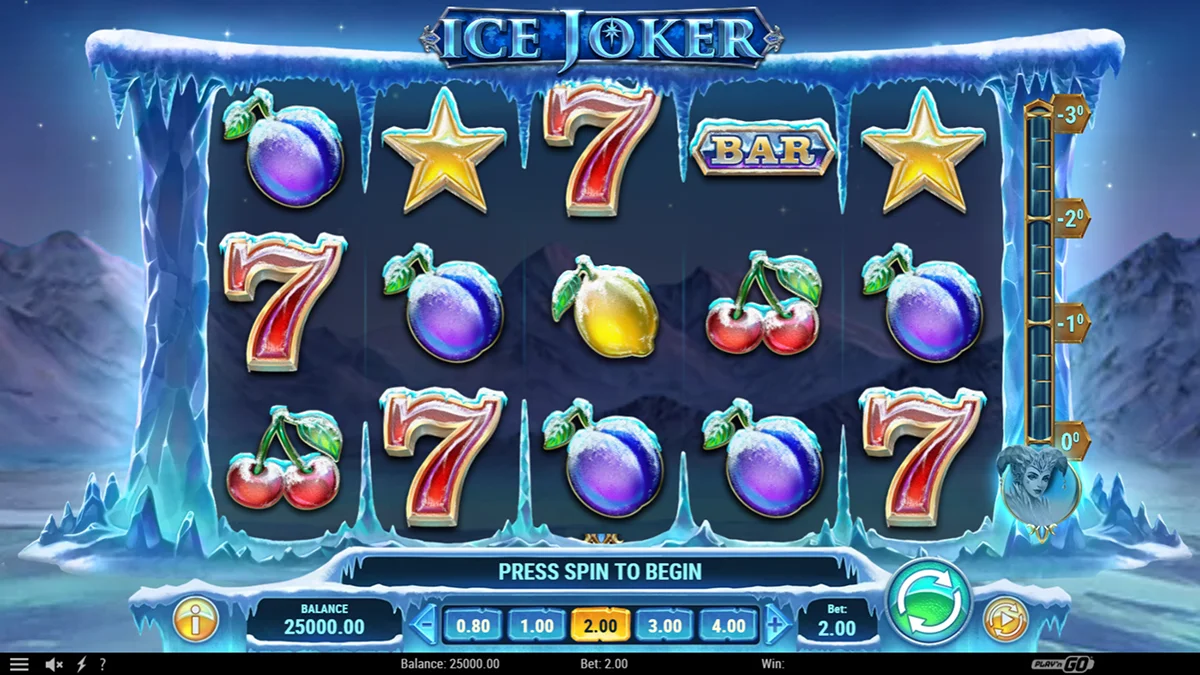Spin the reels with the green button
This screenshot has height=675, width=1200.
click(x=929, y=601)
